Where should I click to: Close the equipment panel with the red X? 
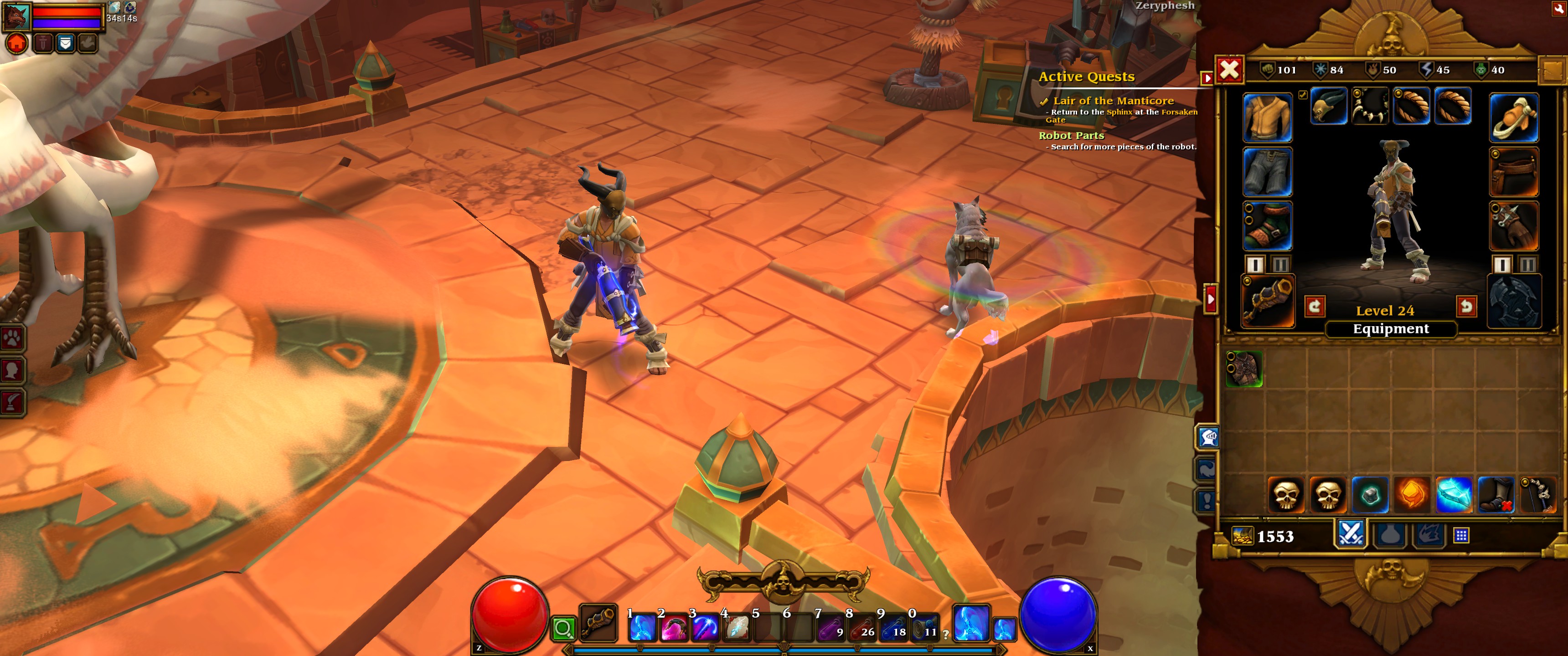(1229, 70)
